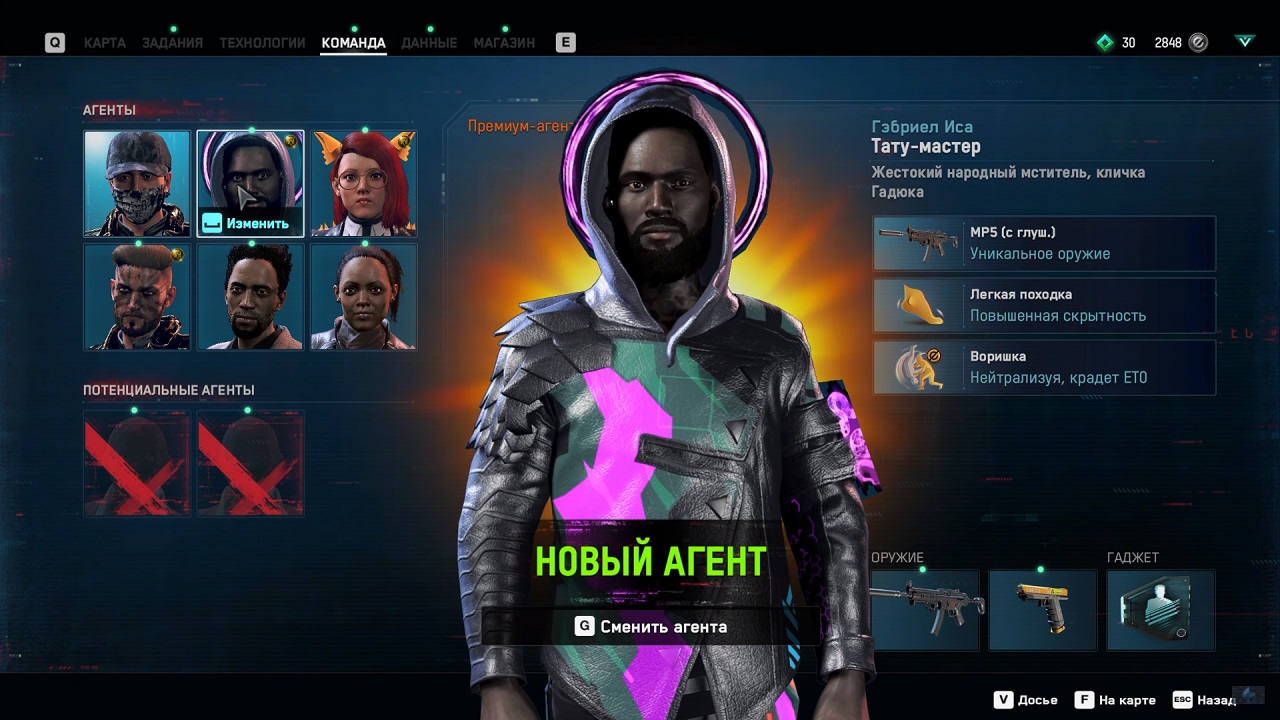Open the Задания tab
The image size is (1280, 720).
click(x=172, y=43)
